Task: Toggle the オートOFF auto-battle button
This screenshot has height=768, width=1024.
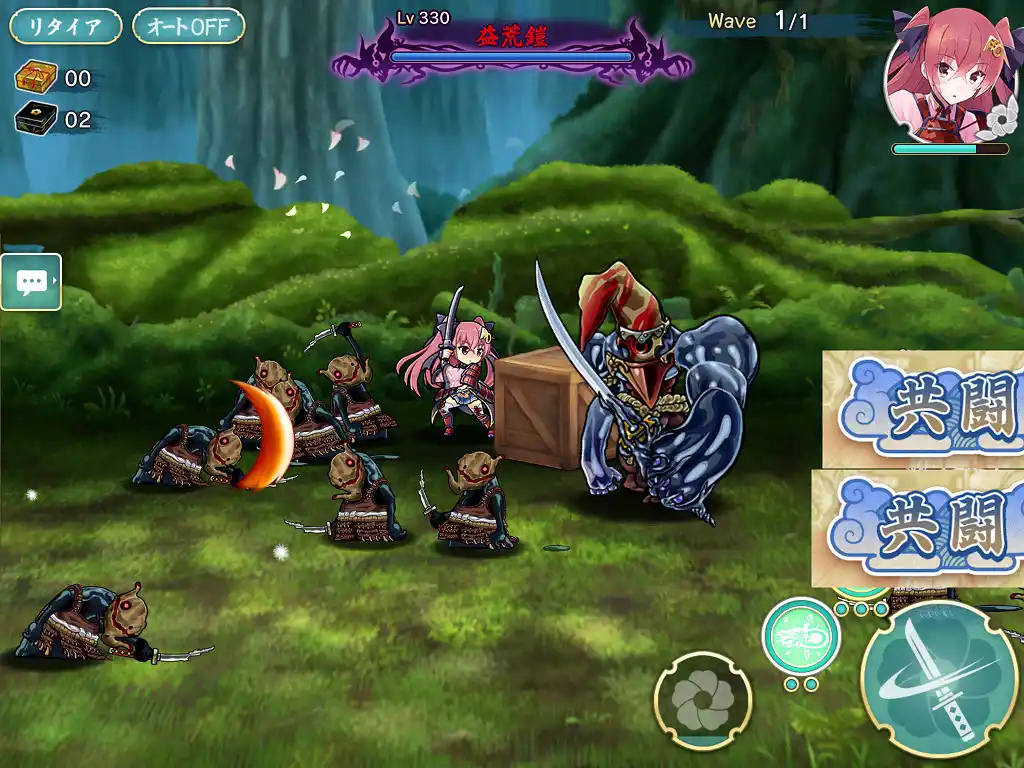Action: pos(188,27)
